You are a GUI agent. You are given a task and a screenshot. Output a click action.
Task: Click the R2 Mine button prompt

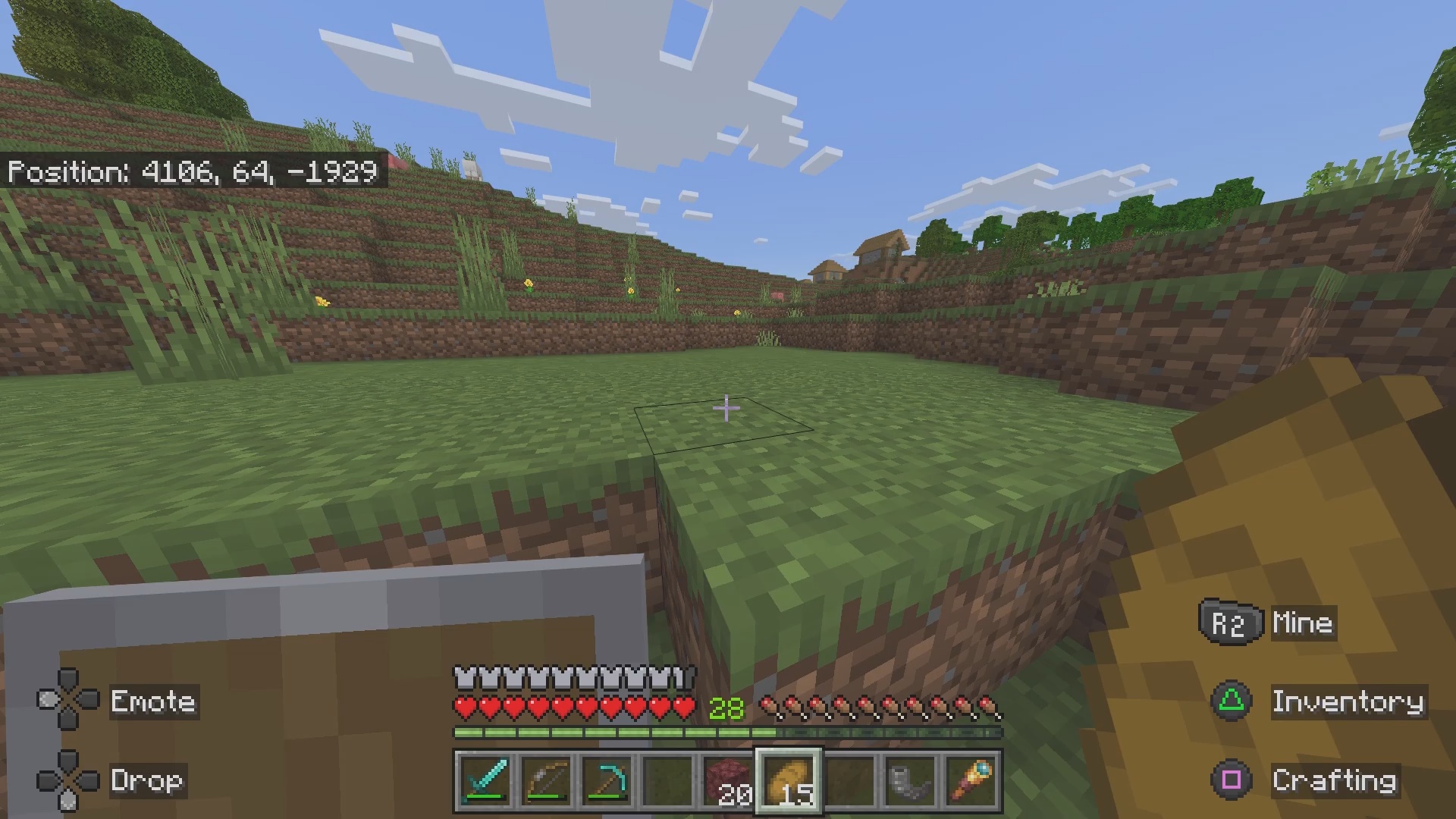(1230, 623)
